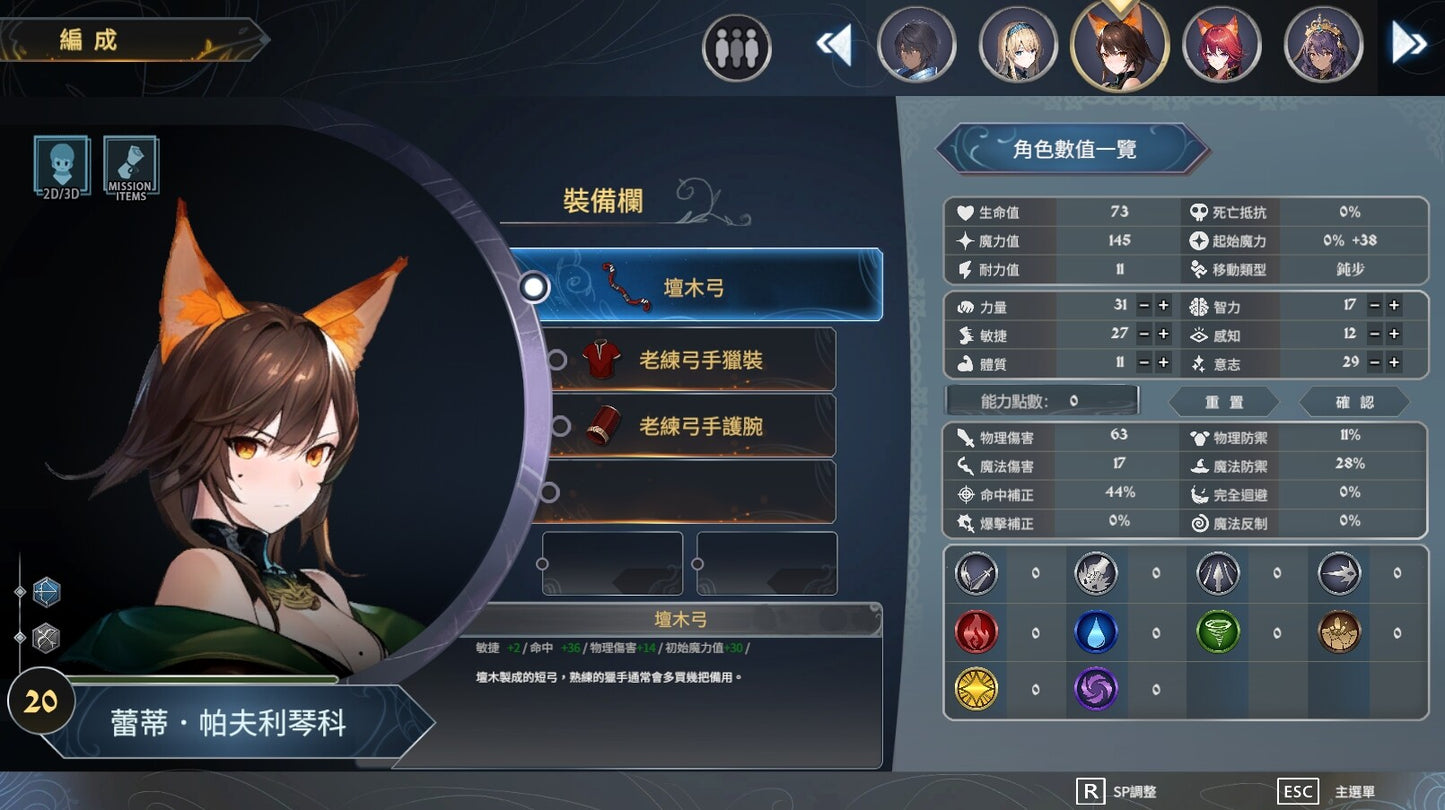Select the dark-haired male character portrait
The image size is (1445, 810).
[x=916, y=45]
